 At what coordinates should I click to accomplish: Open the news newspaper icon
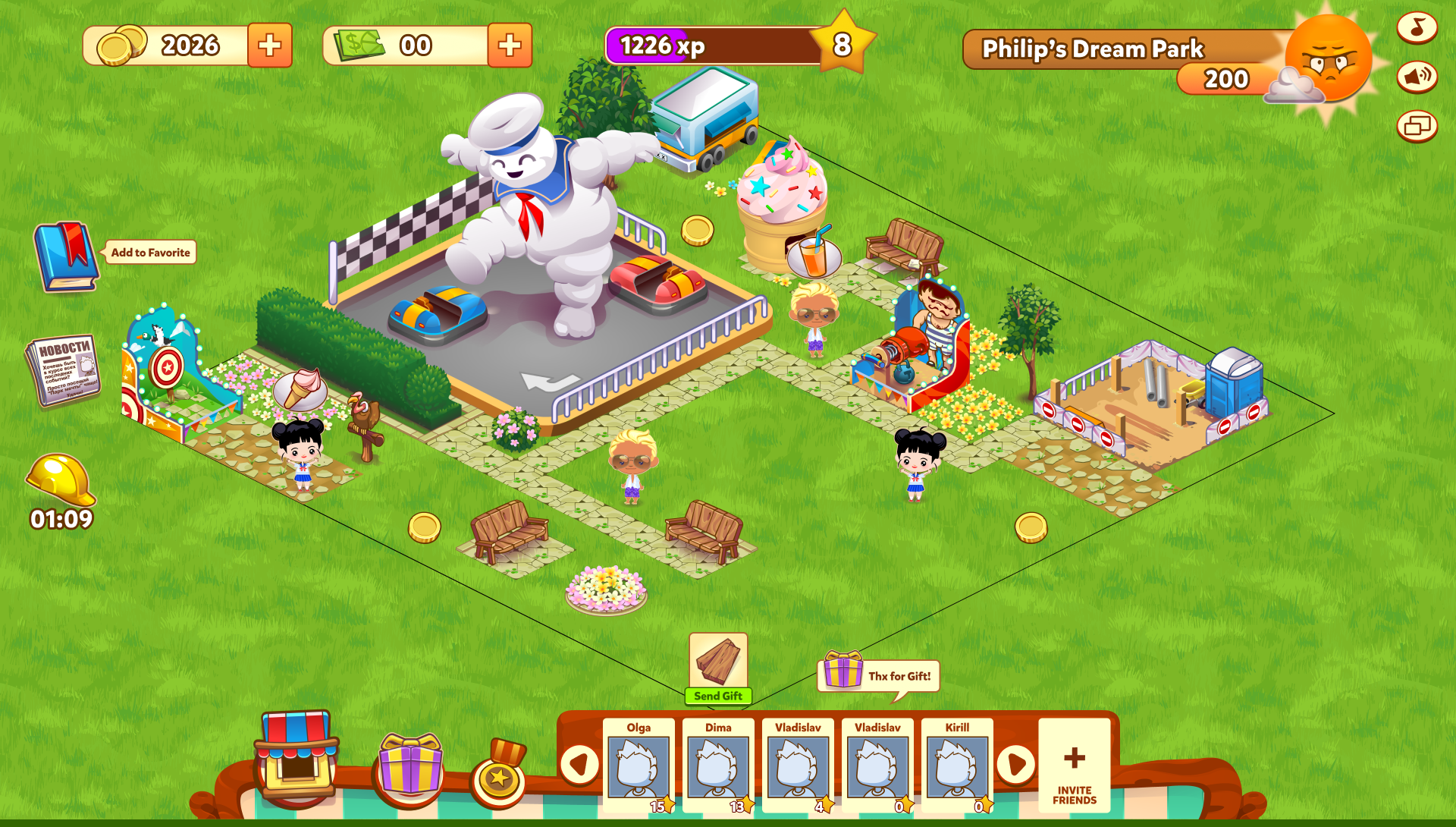64,369
